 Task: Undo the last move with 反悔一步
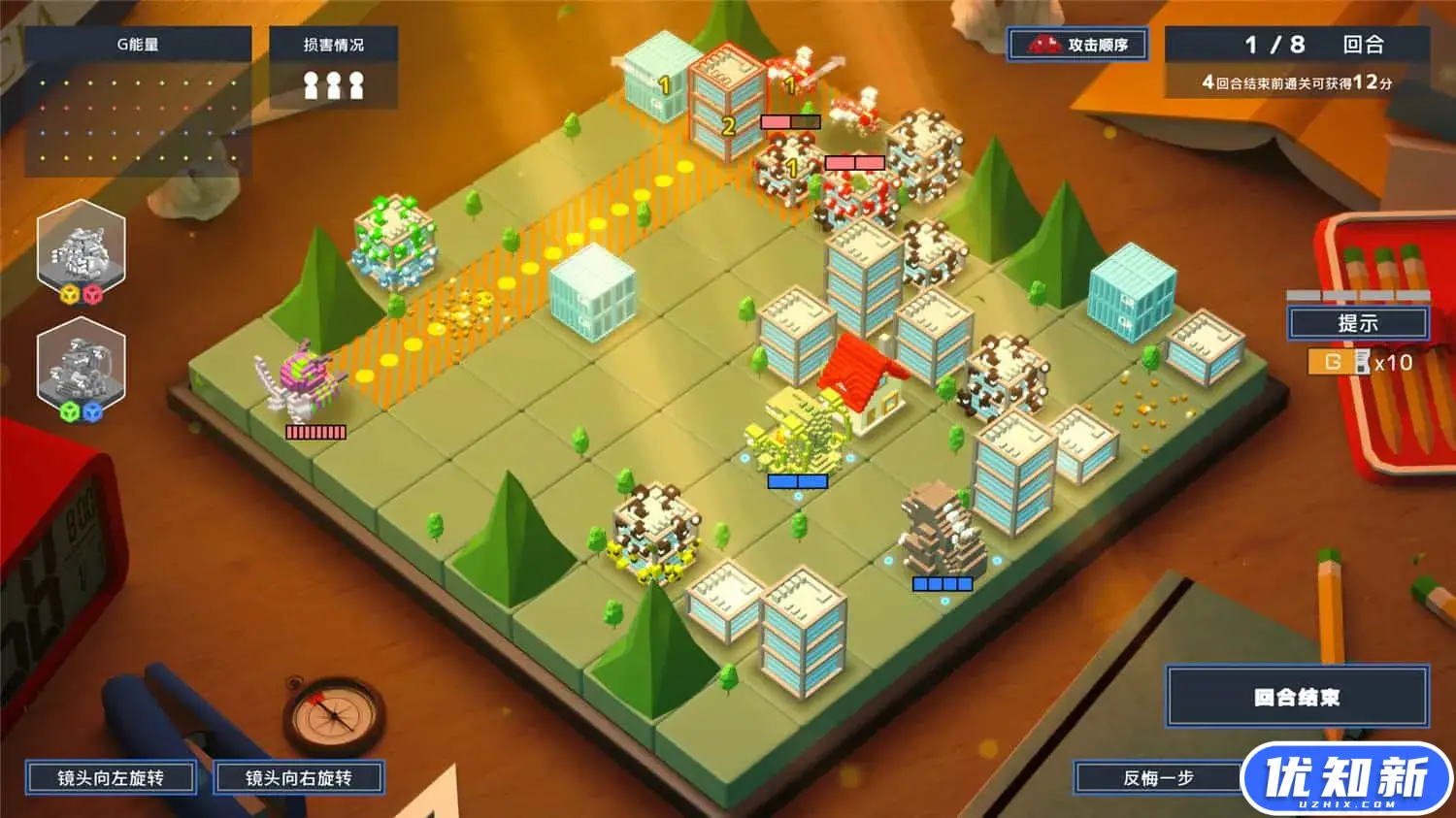click(1157, 778)
